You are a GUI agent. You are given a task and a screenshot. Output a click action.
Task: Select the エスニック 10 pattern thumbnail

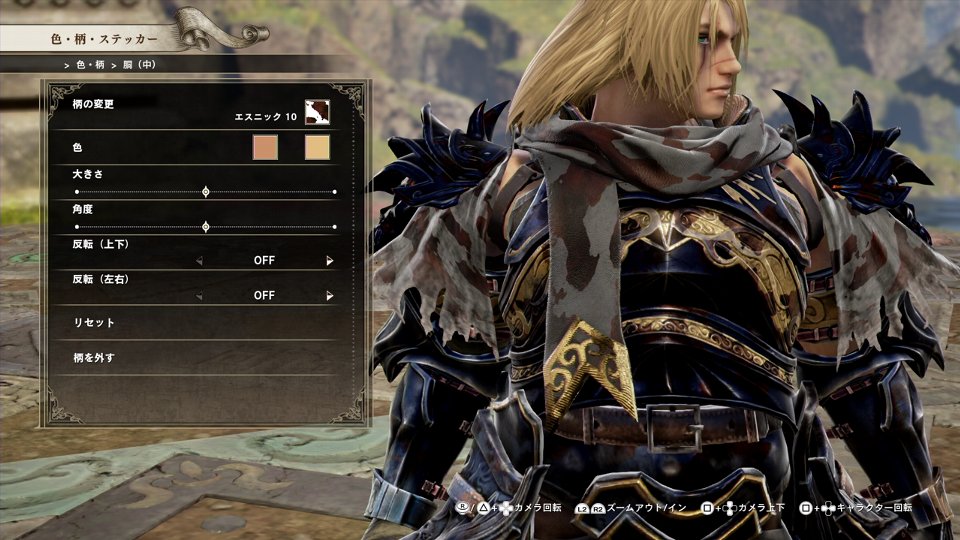[x=317, y=112]
